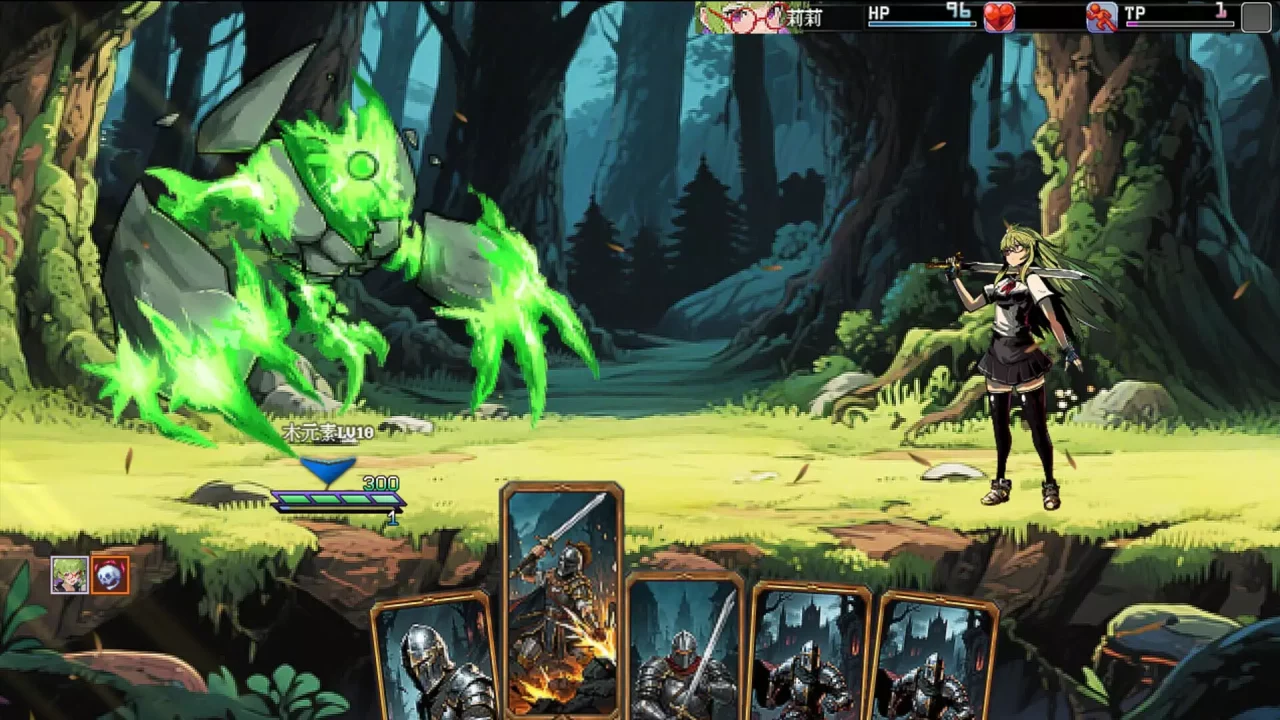Click the red heart icon beside HP
The image size is (1280, 720).
click(x=999, y=17)
